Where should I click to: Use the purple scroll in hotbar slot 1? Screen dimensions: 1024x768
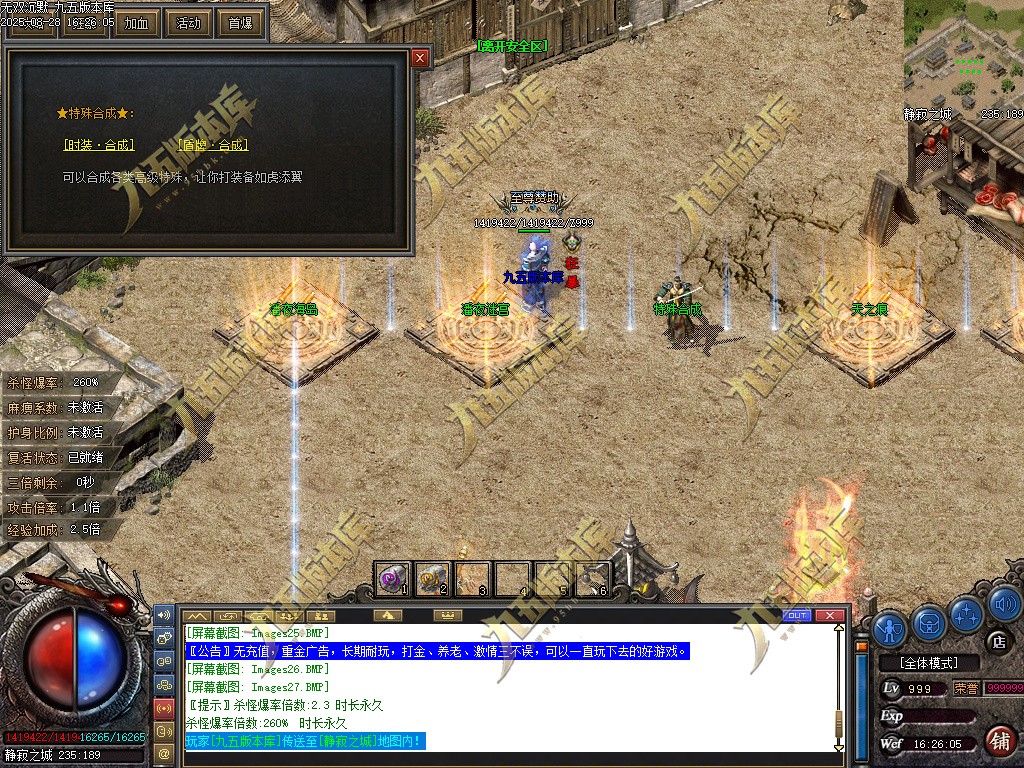(393, 577)
